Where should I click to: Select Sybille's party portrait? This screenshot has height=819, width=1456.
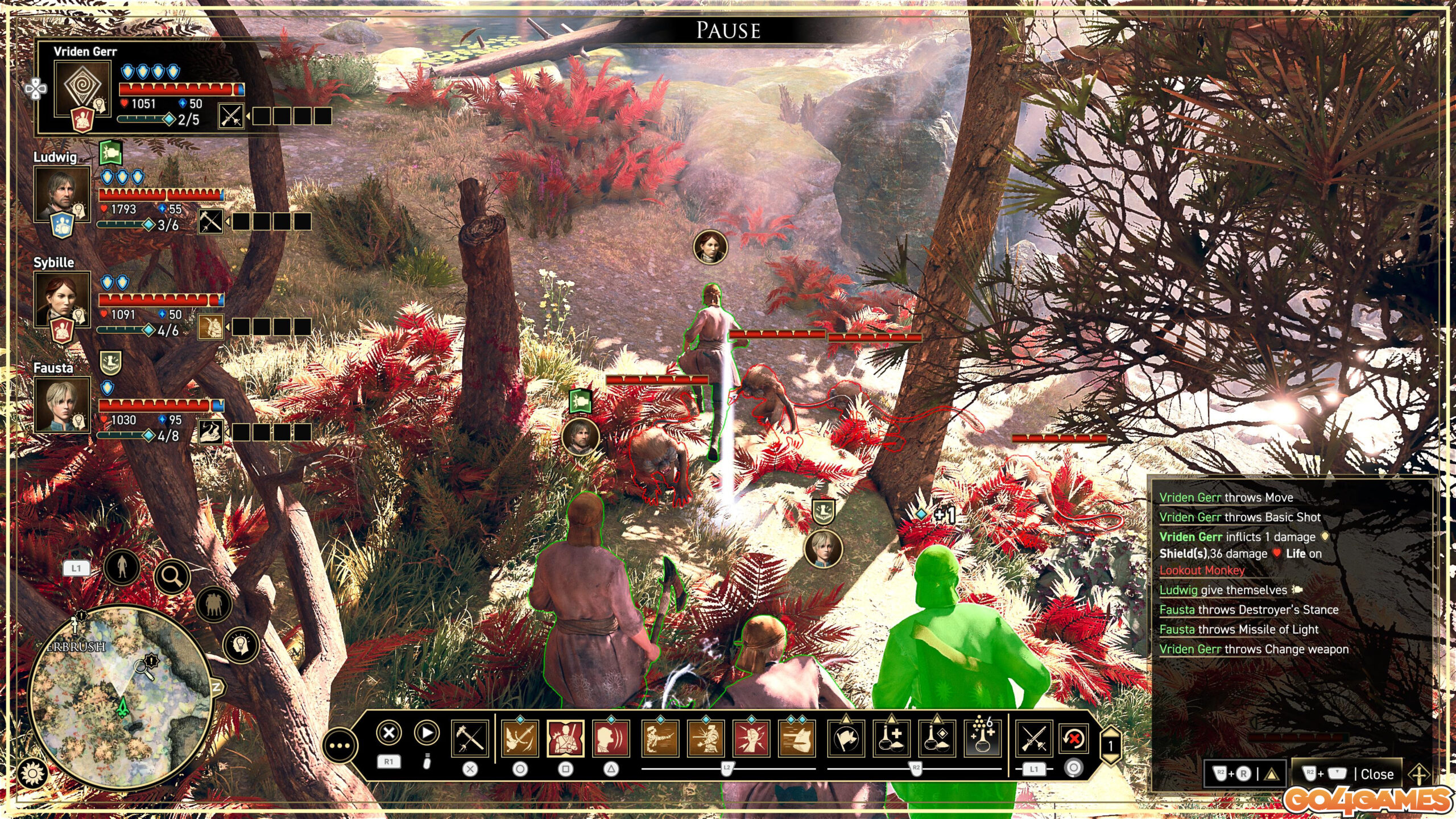61,299
